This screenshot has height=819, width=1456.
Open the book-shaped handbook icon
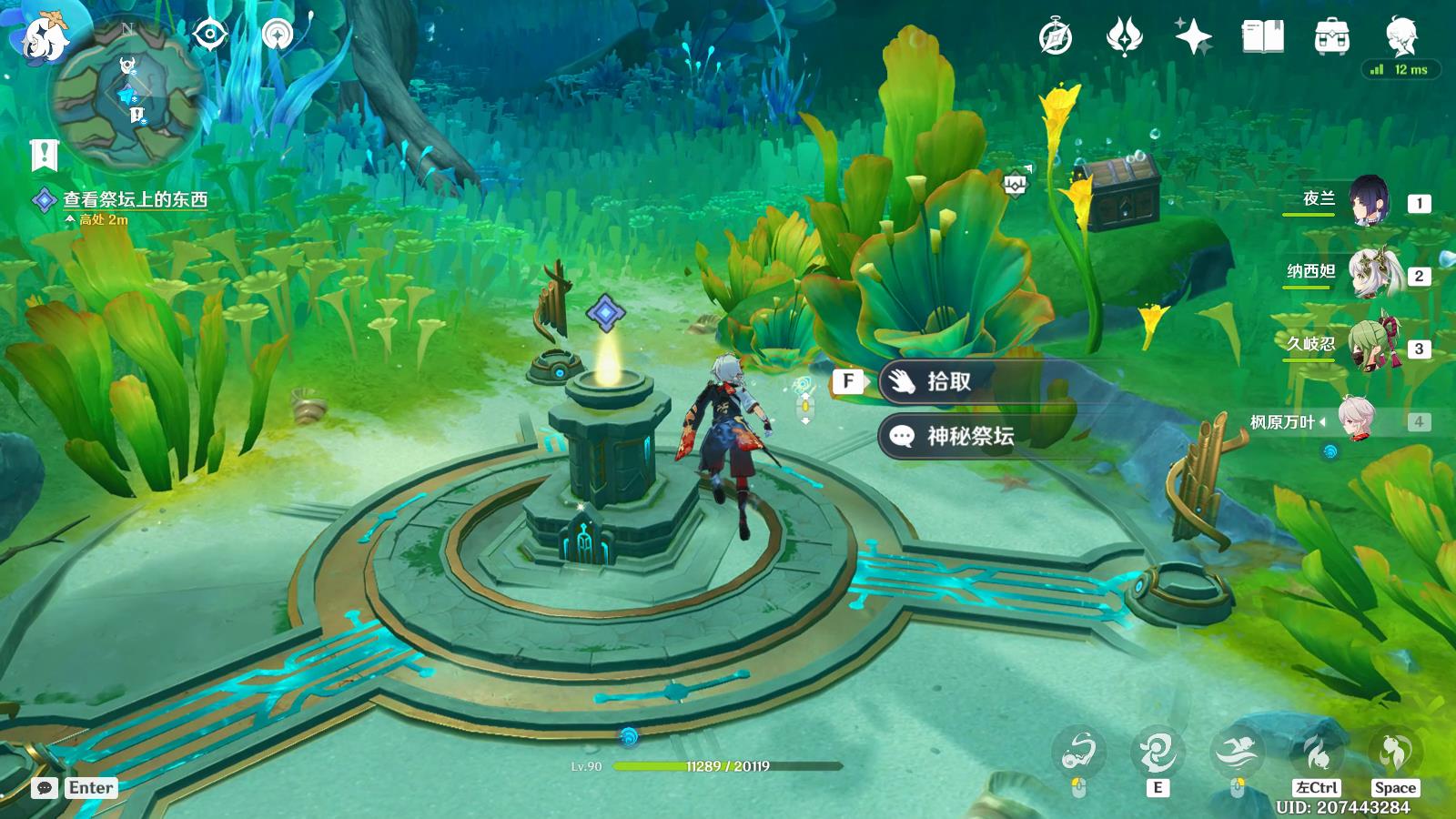coord(1262,37)
